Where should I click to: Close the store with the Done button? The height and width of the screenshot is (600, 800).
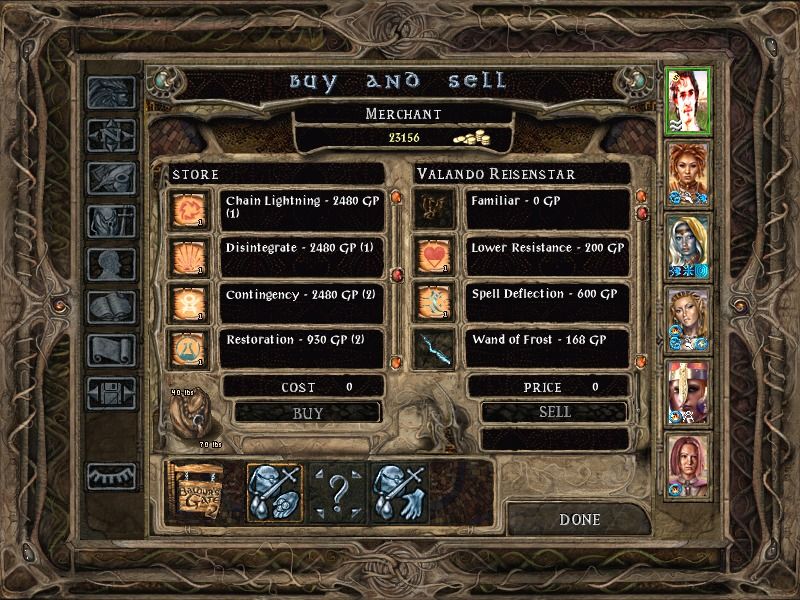point(579,520)
